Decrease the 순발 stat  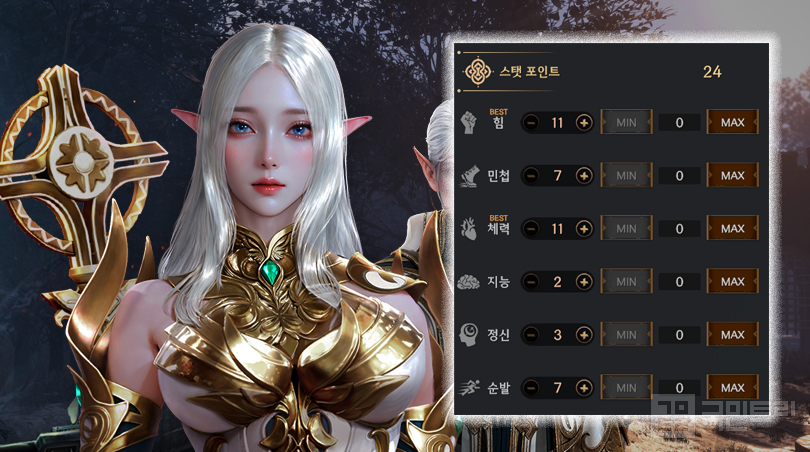click(x=531, y=388)
